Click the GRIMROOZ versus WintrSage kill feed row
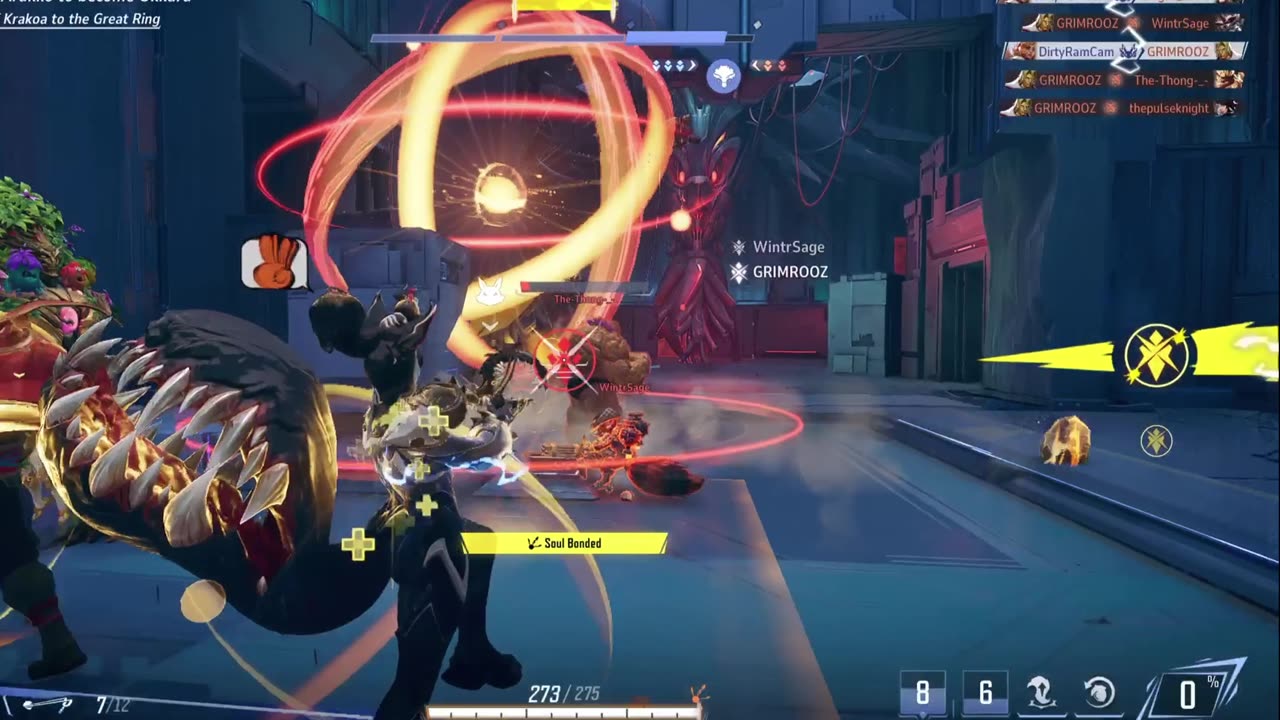This screenshot has height=720, width=1280. pos(1125,23)
